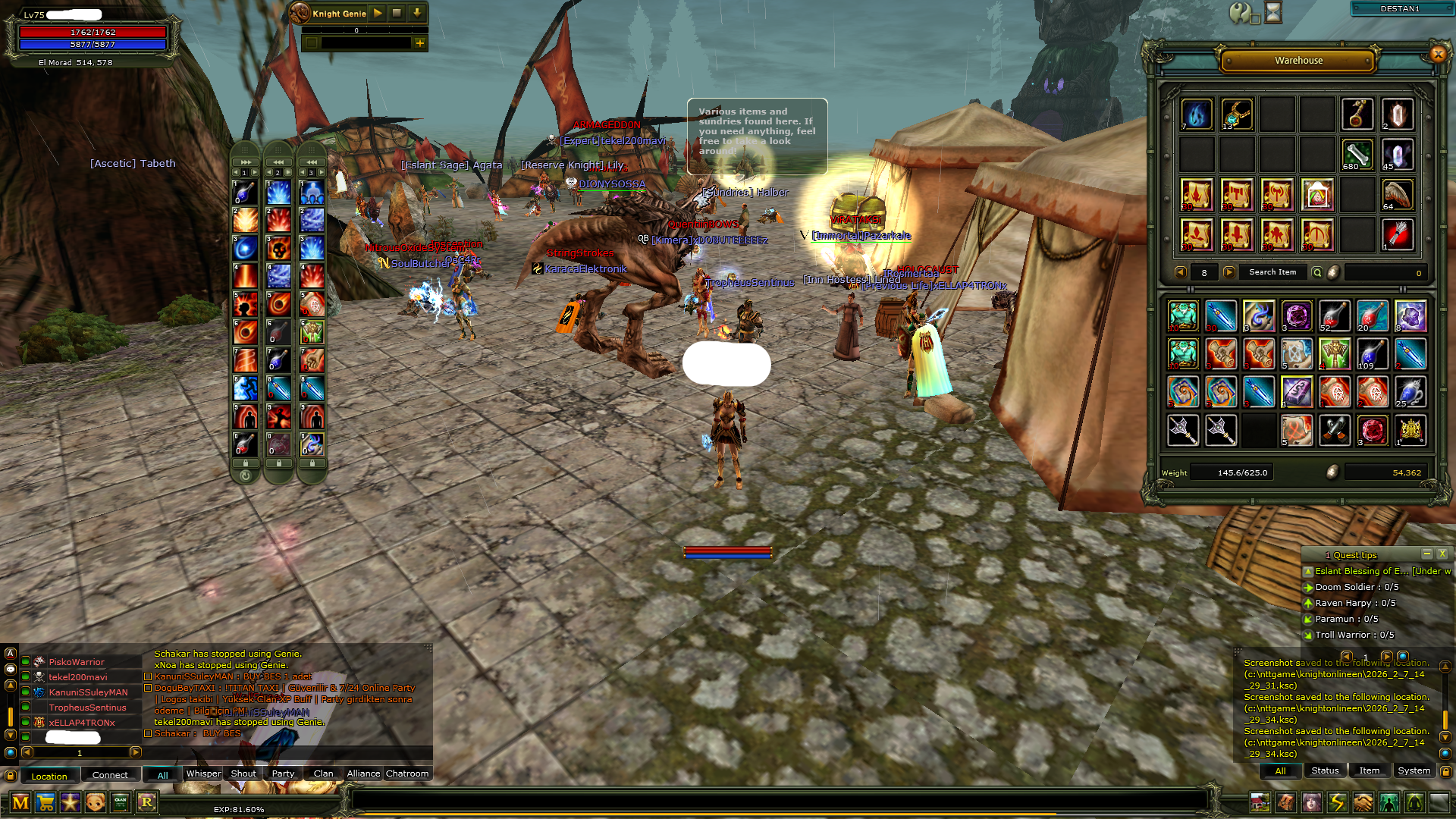Click the right arrow to view next Warehouse page
Screen dimensions: 1456x819
tap(1227, 271)
